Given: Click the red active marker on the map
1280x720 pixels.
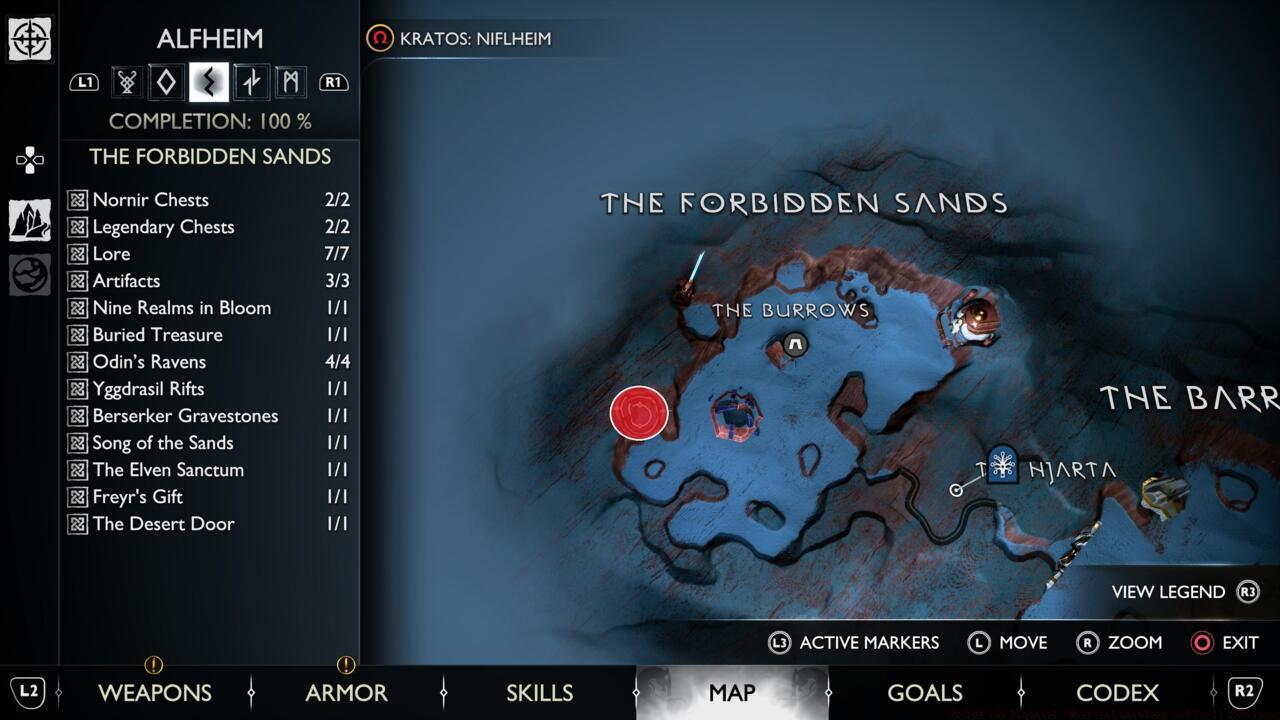Looking at the screenshot, I should coord(640,412).
